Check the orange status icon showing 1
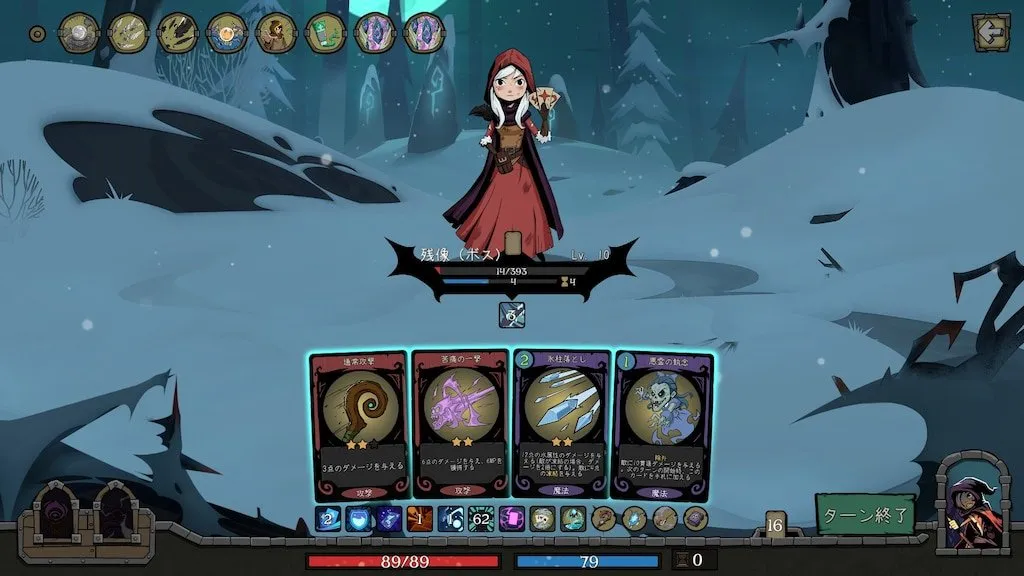This screenshot has width=1024, height=576. (418, 518)
